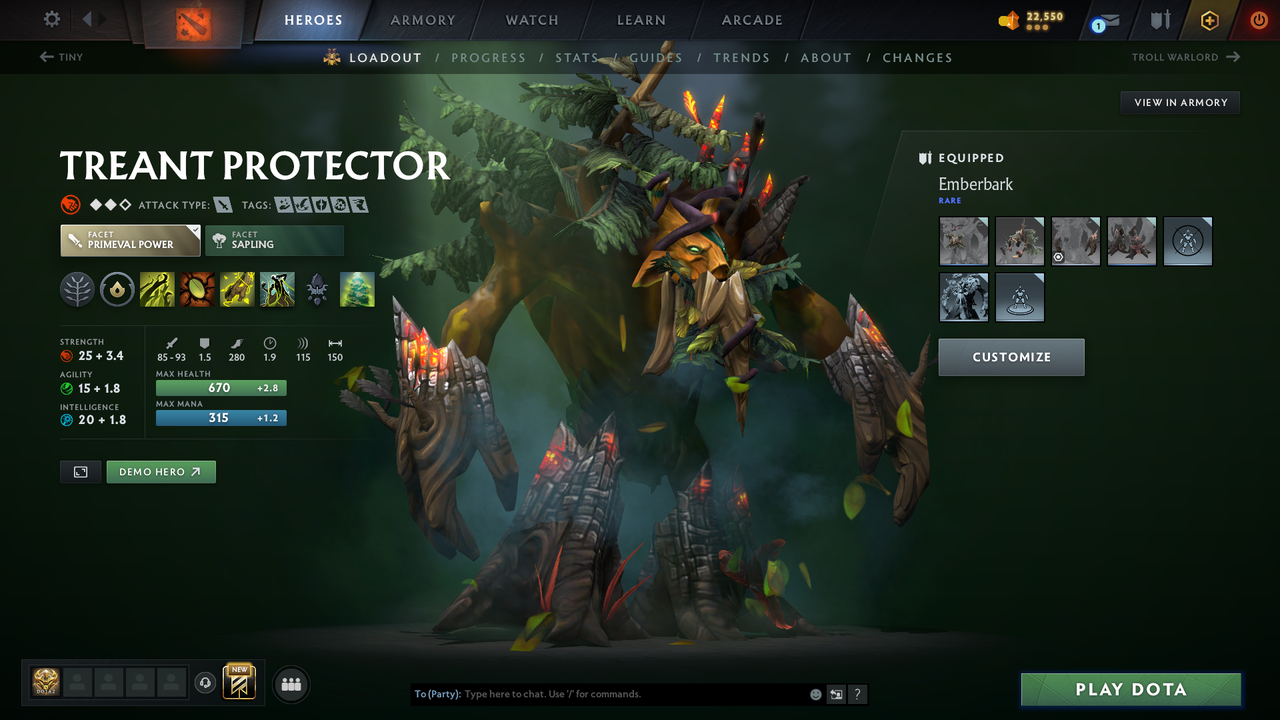Select the Nature's Grasp ability icon
The image size is (1280, 720).
click(x=157, y=289)
